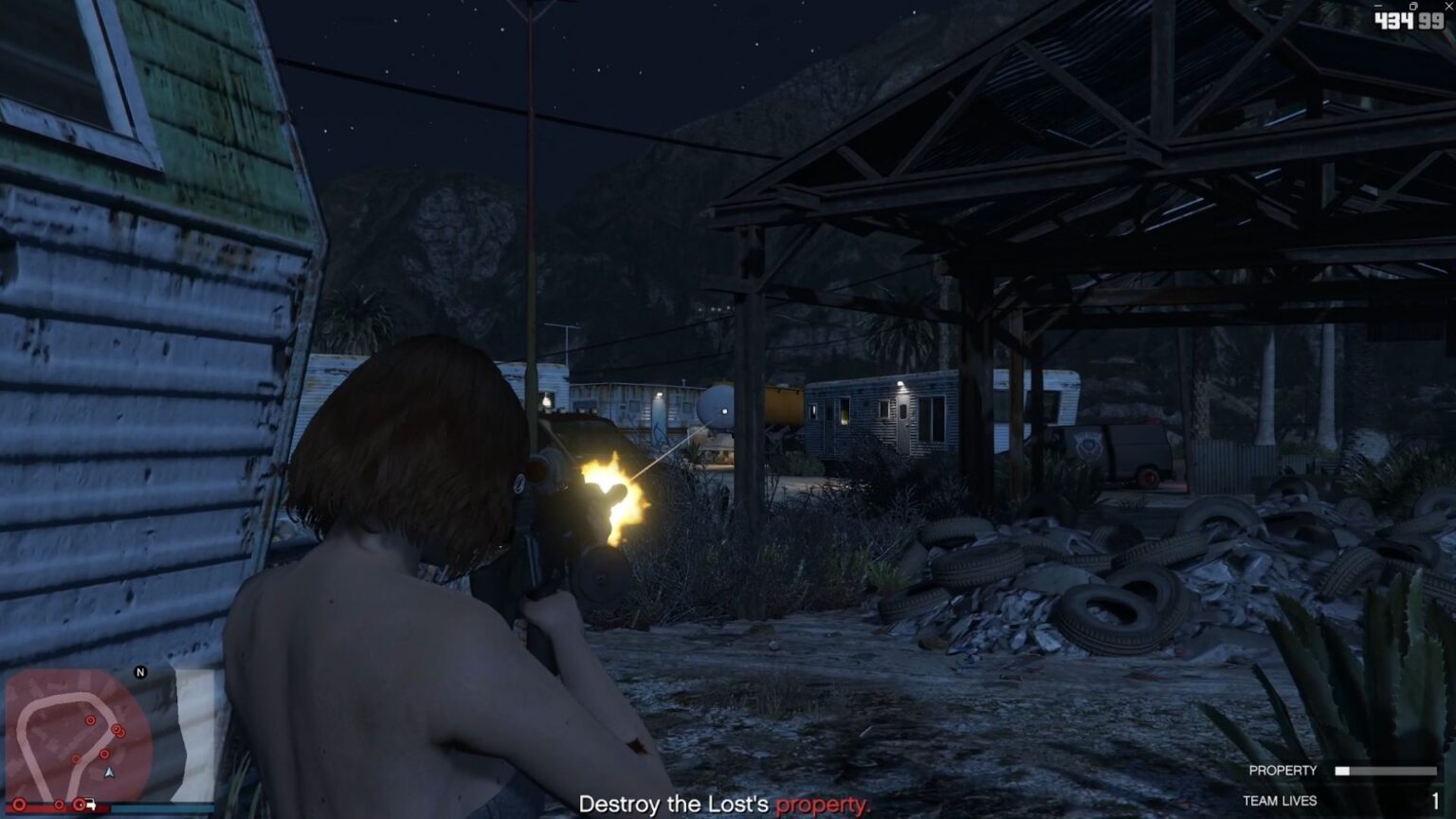Click the small red blip on the bottom strip
This screenshot has width=1456, height=819.
click(59, 805)
